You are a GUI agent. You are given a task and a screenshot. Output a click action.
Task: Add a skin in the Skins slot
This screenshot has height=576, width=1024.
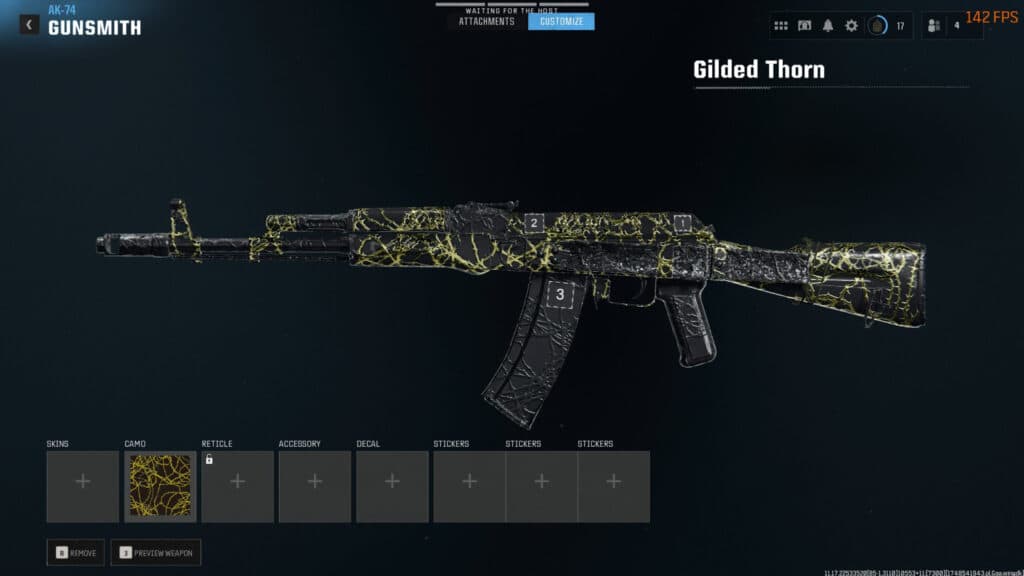82,486
